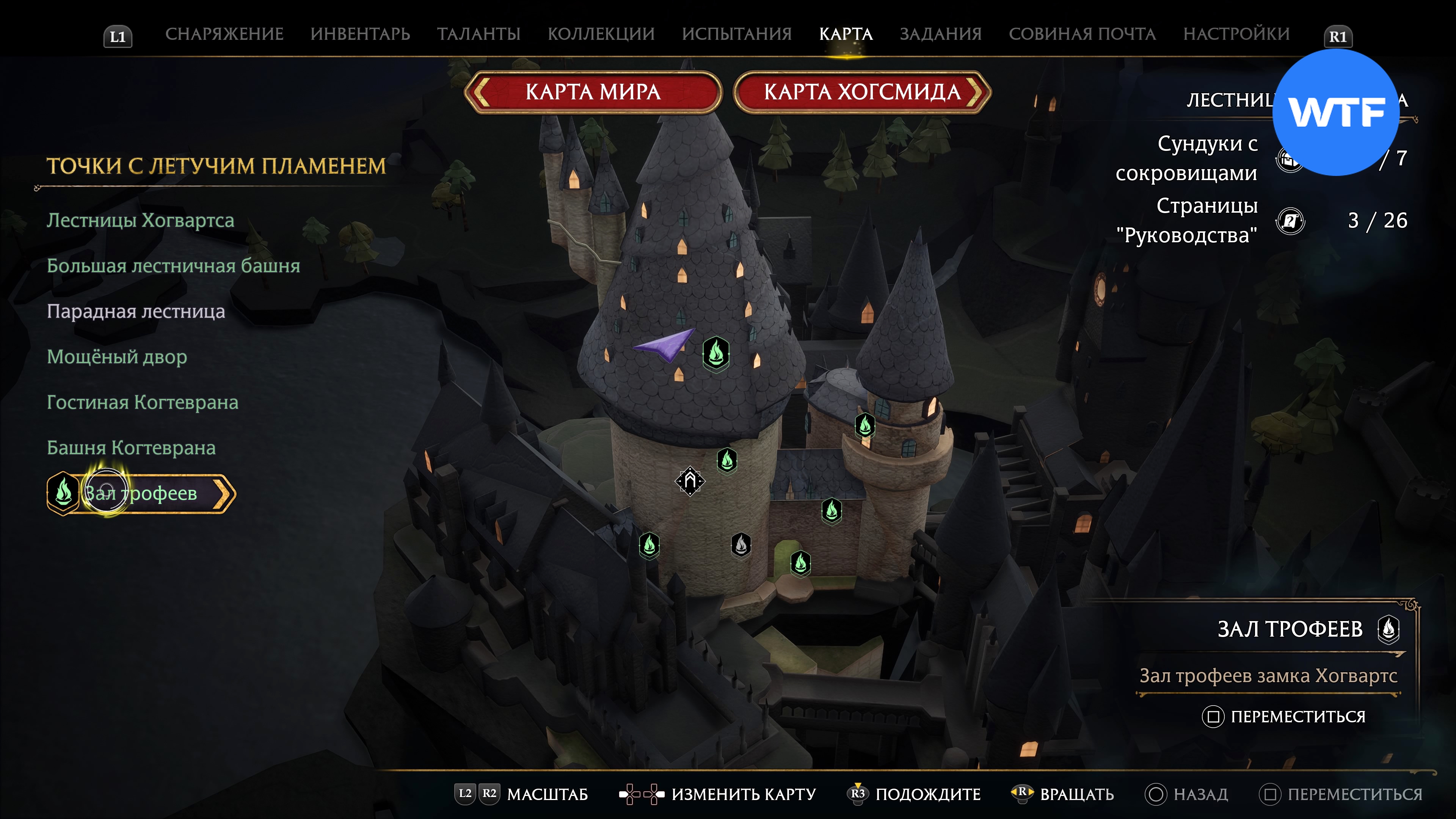Viewport: 1456px width, 819px height.
Task: Click the grey unlit Floo flame marker
Action: click(x=741, y=544)
